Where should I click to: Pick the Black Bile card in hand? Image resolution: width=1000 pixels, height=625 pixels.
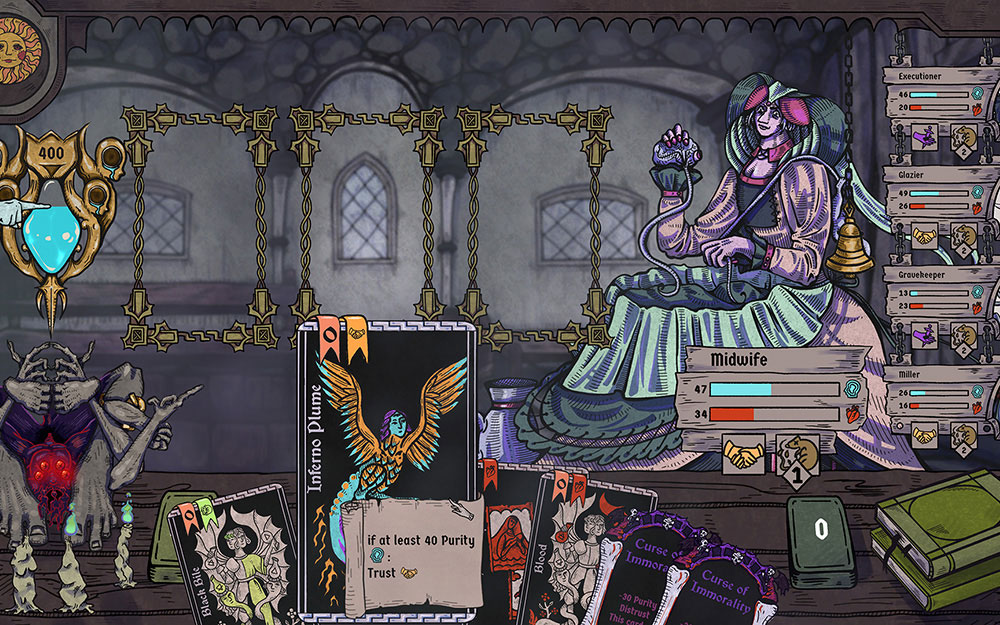pos(230,560)
